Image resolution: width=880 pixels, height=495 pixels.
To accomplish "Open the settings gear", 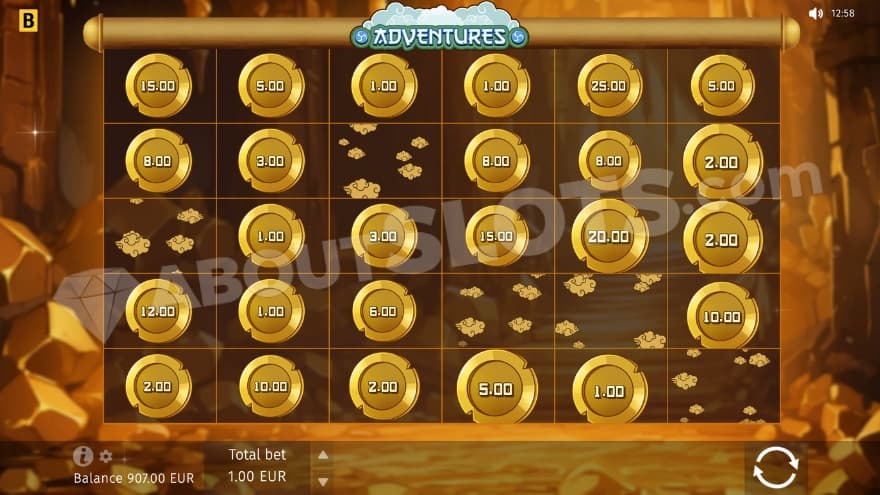I will click(x=106, y=457).
